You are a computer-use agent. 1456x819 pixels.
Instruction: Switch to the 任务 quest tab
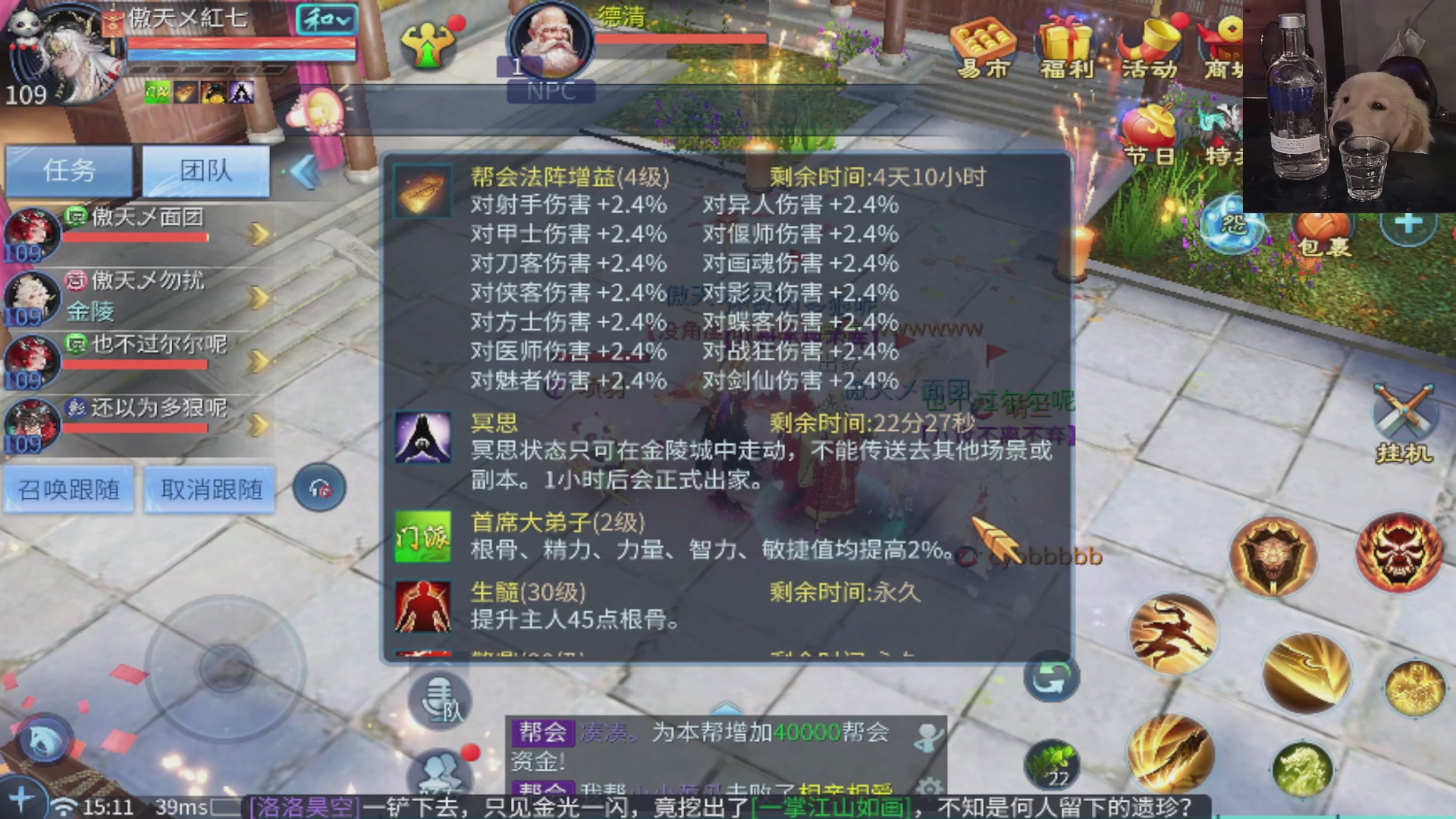(69, 171)
